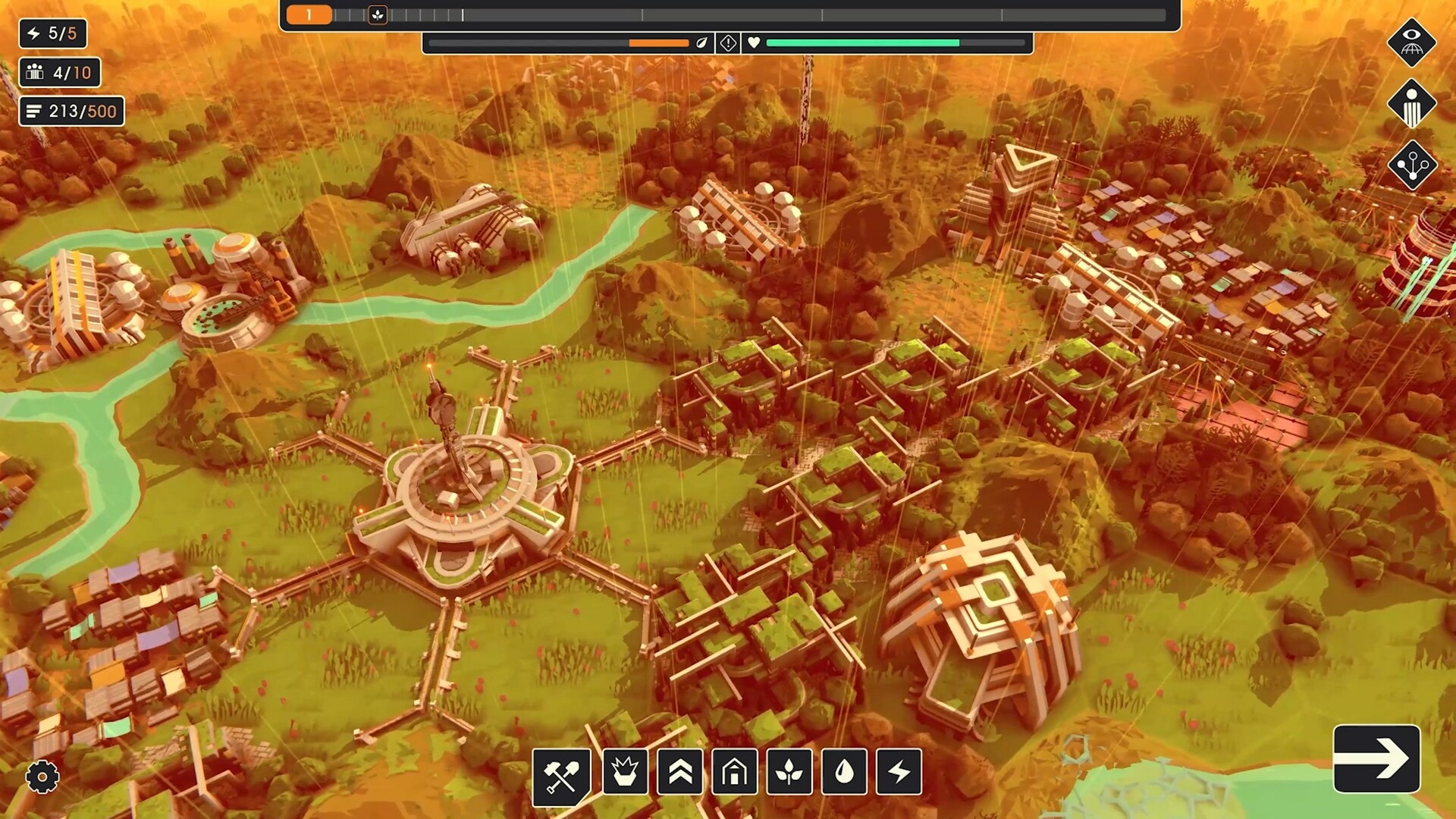Open the Demolish tool with crown explosion icon
Image resolution: width=1456 pixels, height=819 pixels.
[x=624, y=773]
